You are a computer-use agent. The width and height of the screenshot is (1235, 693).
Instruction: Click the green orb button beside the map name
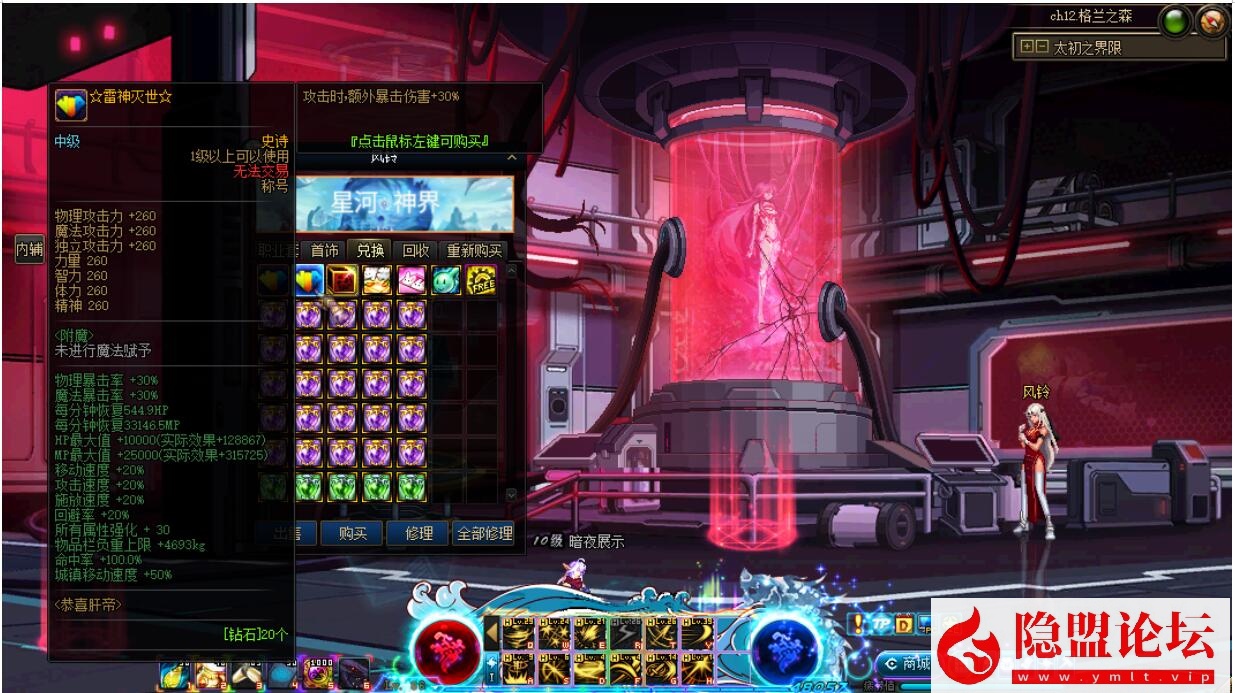coord(1176,20)
